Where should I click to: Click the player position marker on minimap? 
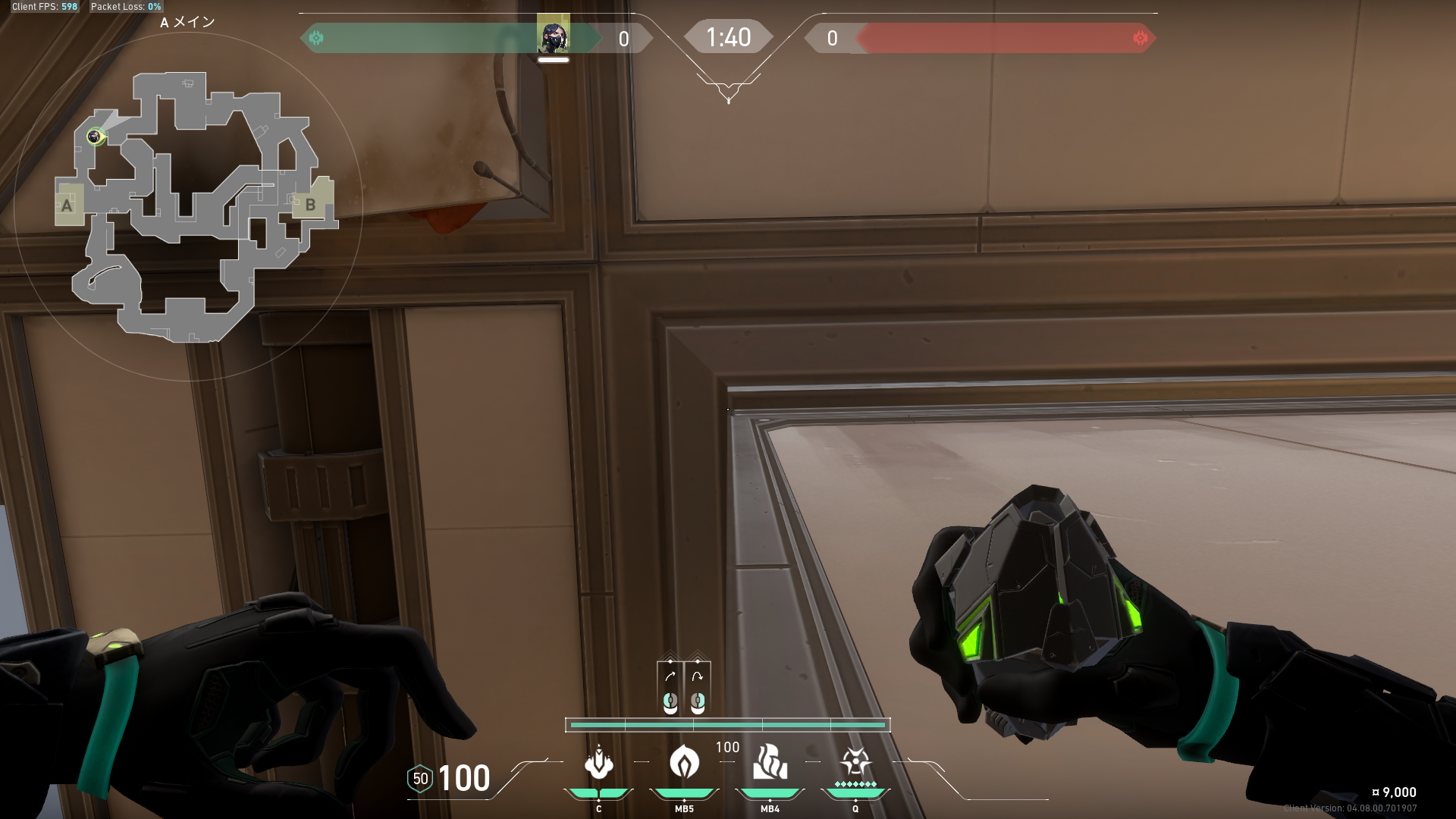95,136
